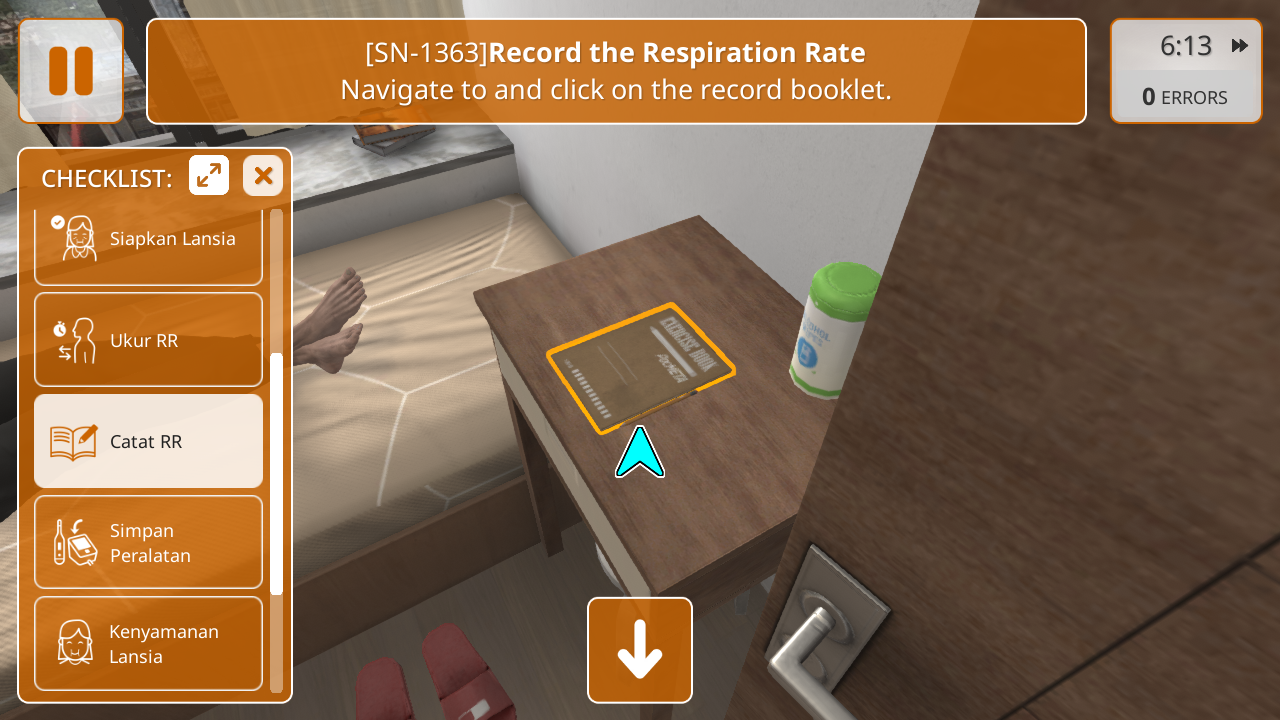
Task: Click the highlighted record booklet
Action: tap(640, 368)
